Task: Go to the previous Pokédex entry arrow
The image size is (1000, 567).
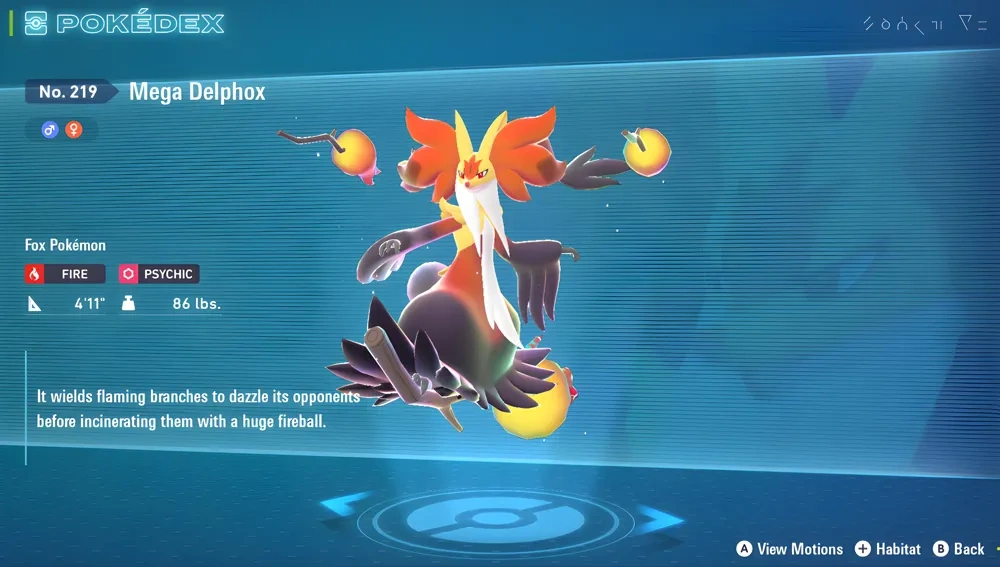Action: [x=347, y=504]
